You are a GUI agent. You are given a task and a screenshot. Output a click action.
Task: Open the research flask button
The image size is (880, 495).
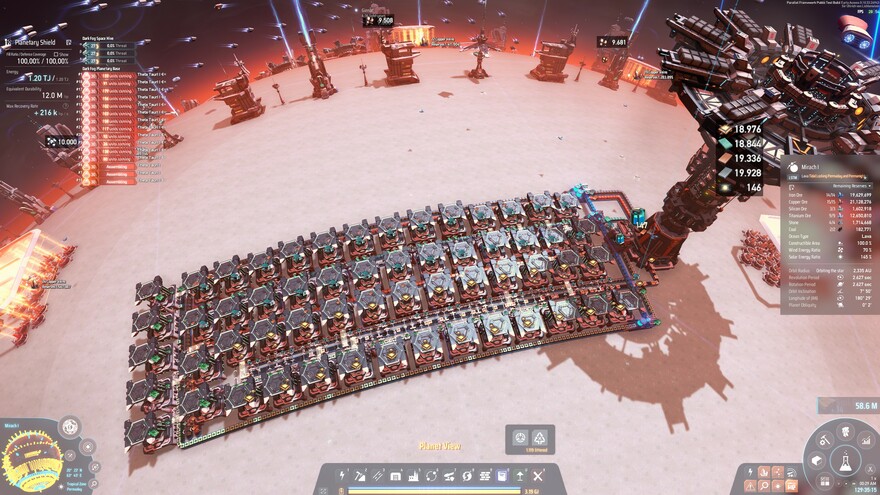pos(844,462)
